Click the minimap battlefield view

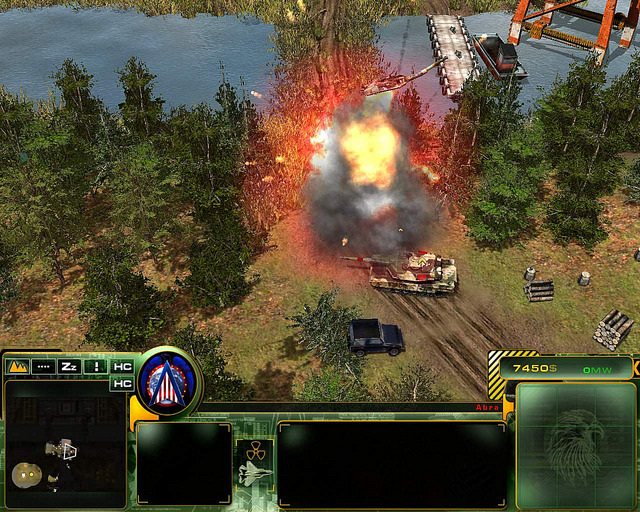pos(65,443)
